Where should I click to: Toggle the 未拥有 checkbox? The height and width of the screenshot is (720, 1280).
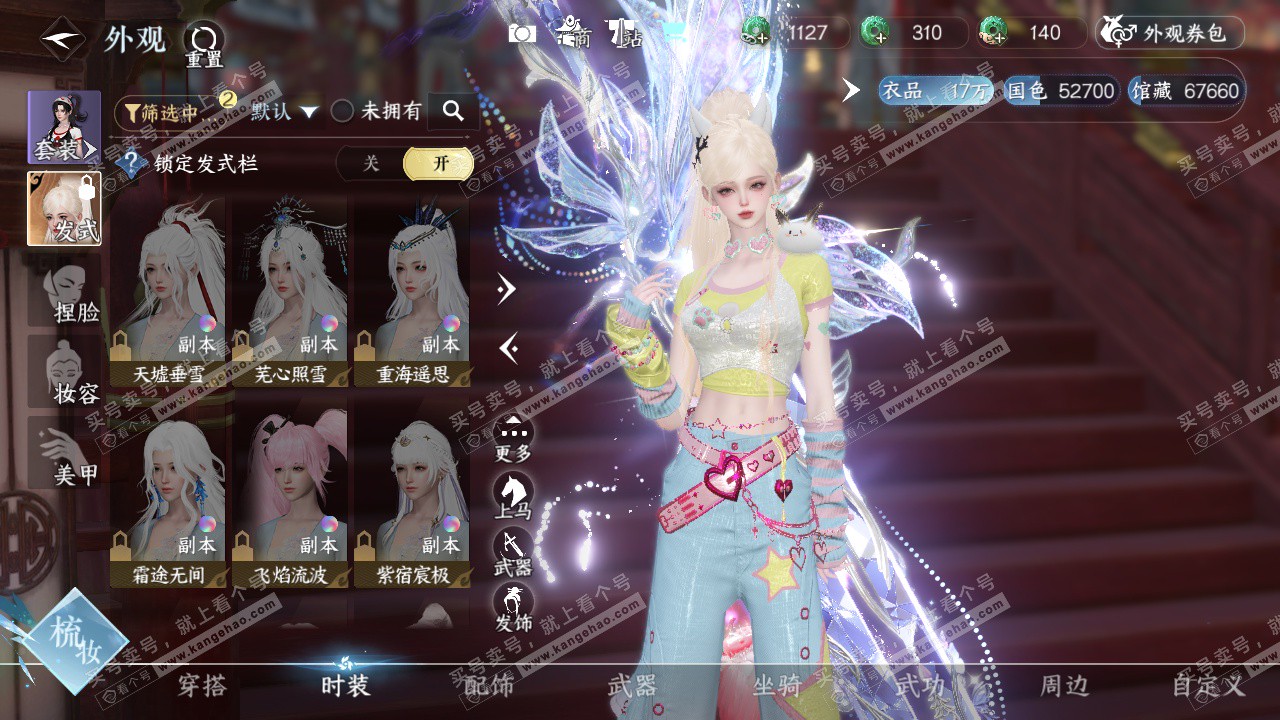tap(343, 111)
